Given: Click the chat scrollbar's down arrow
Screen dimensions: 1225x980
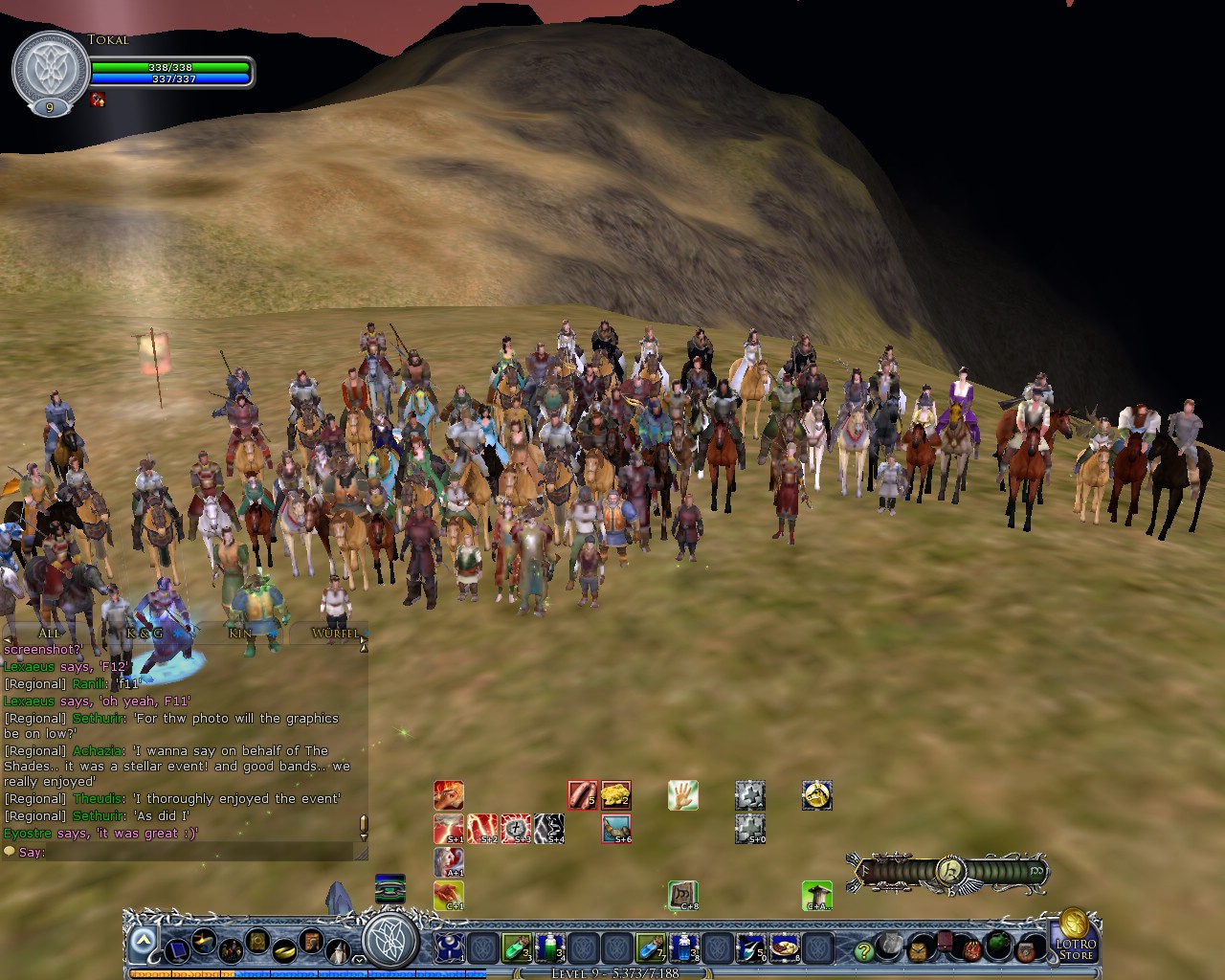Looking at the screenshot, I should coord(362,839).
